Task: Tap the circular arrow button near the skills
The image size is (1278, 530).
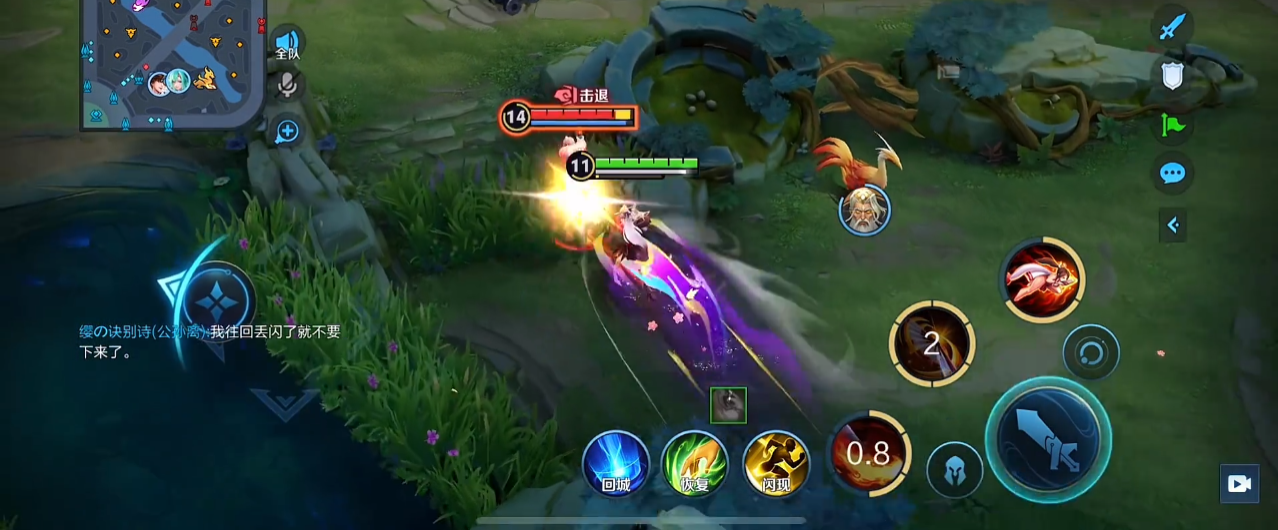Action: (x=1090, y=352)
